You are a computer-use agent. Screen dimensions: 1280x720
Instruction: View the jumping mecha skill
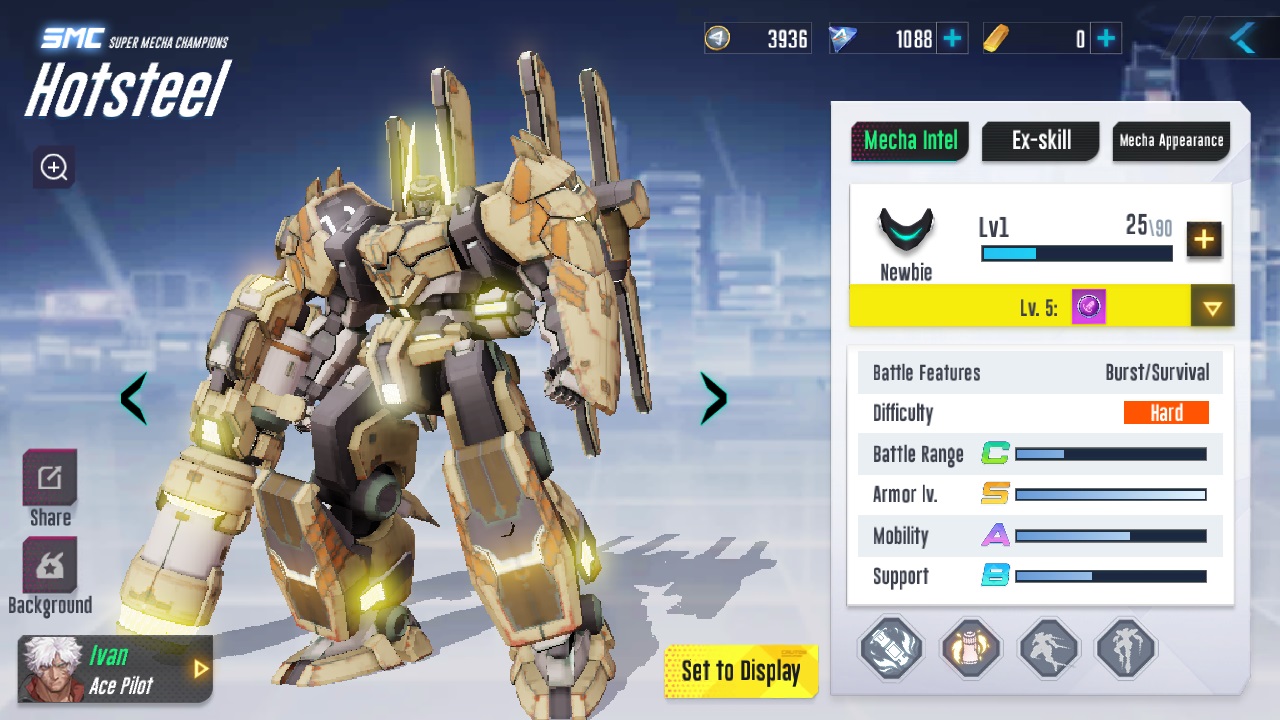[x=1127, y=648]
